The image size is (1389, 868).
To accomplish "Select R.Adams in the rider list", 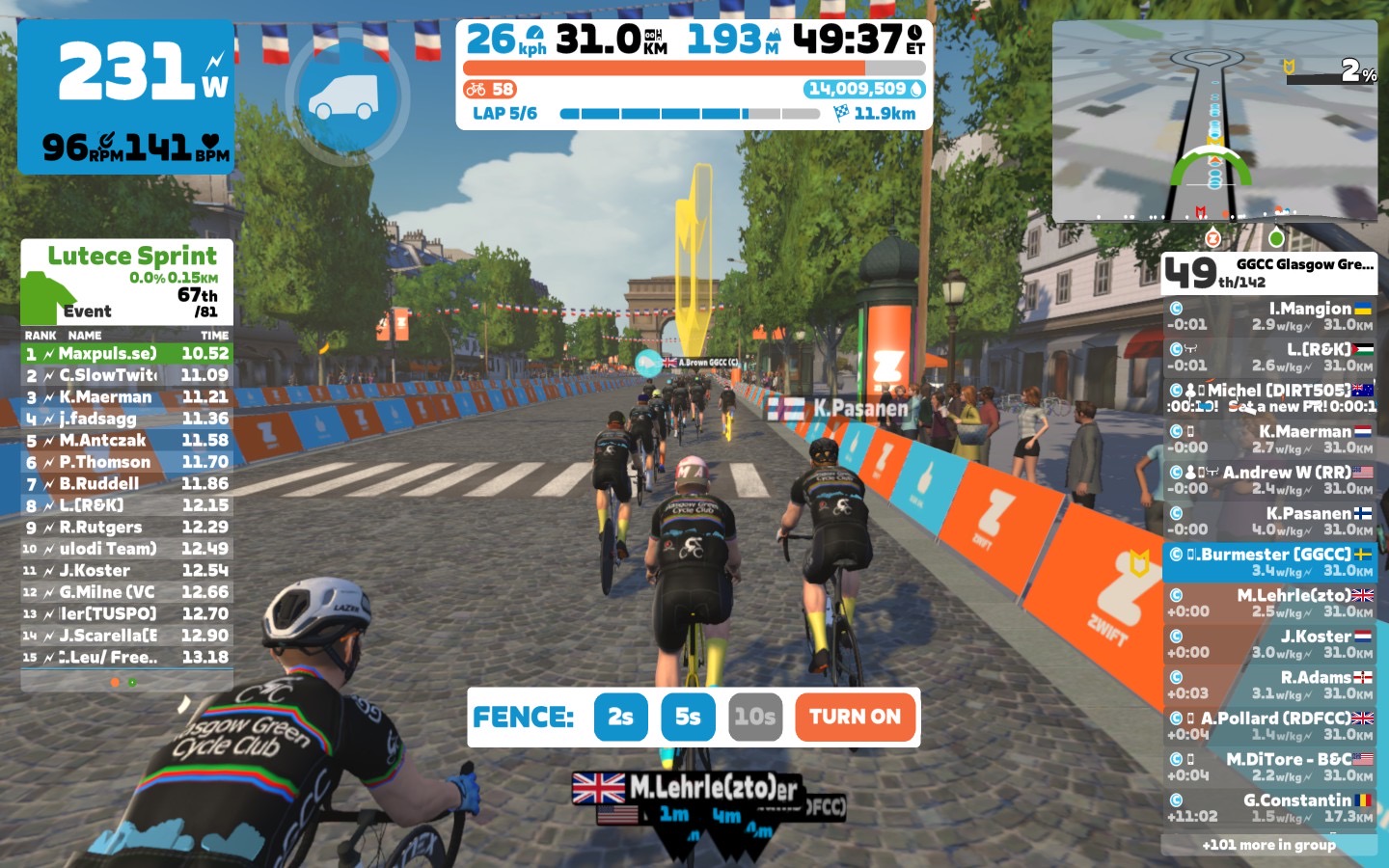I will click(x=1268, y=685).
